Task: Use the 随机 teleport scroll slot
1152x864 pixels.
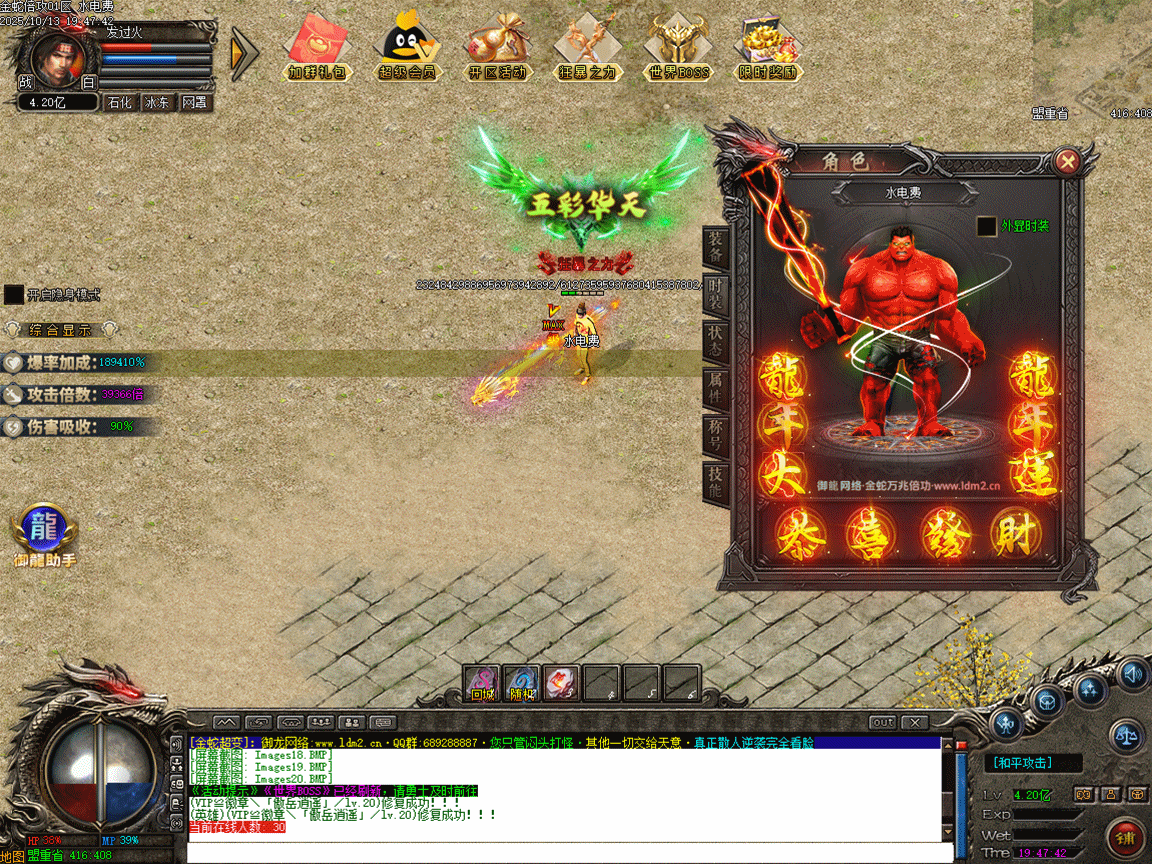Action: [522, 683]
